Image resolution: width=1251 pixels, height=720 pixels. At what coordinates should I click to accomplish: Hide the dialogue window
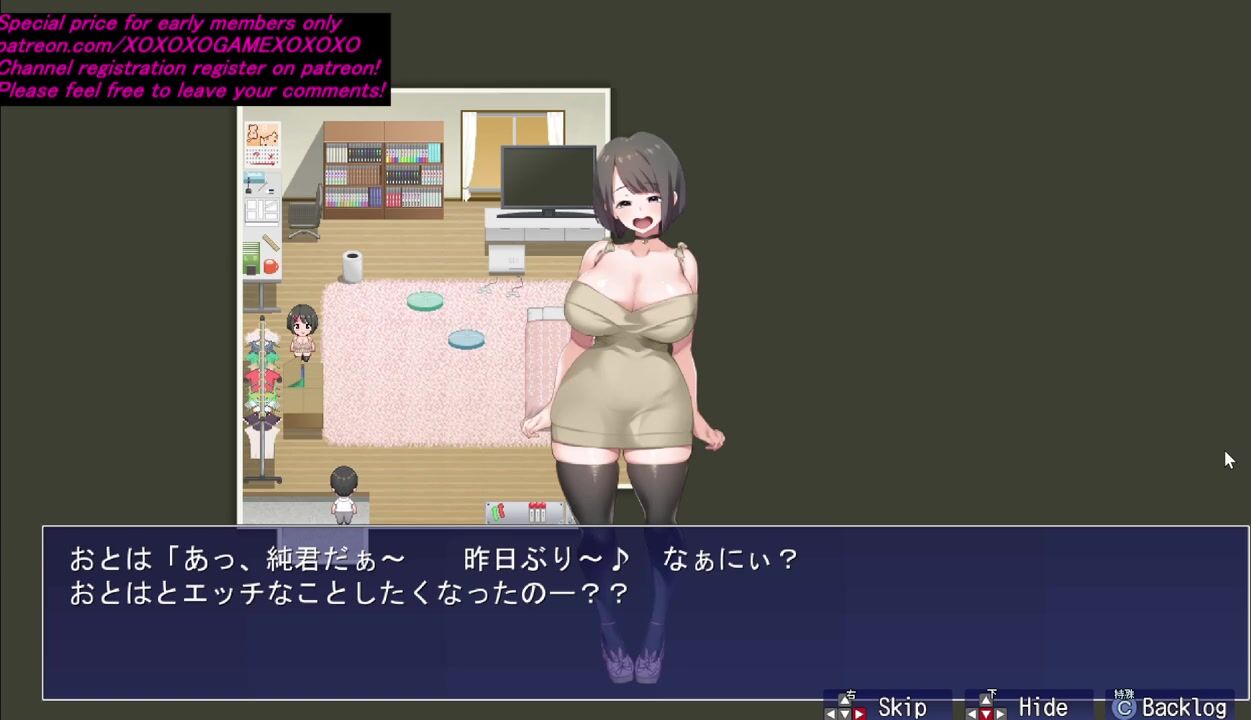pyautogui.click(x=1027, y=707)
